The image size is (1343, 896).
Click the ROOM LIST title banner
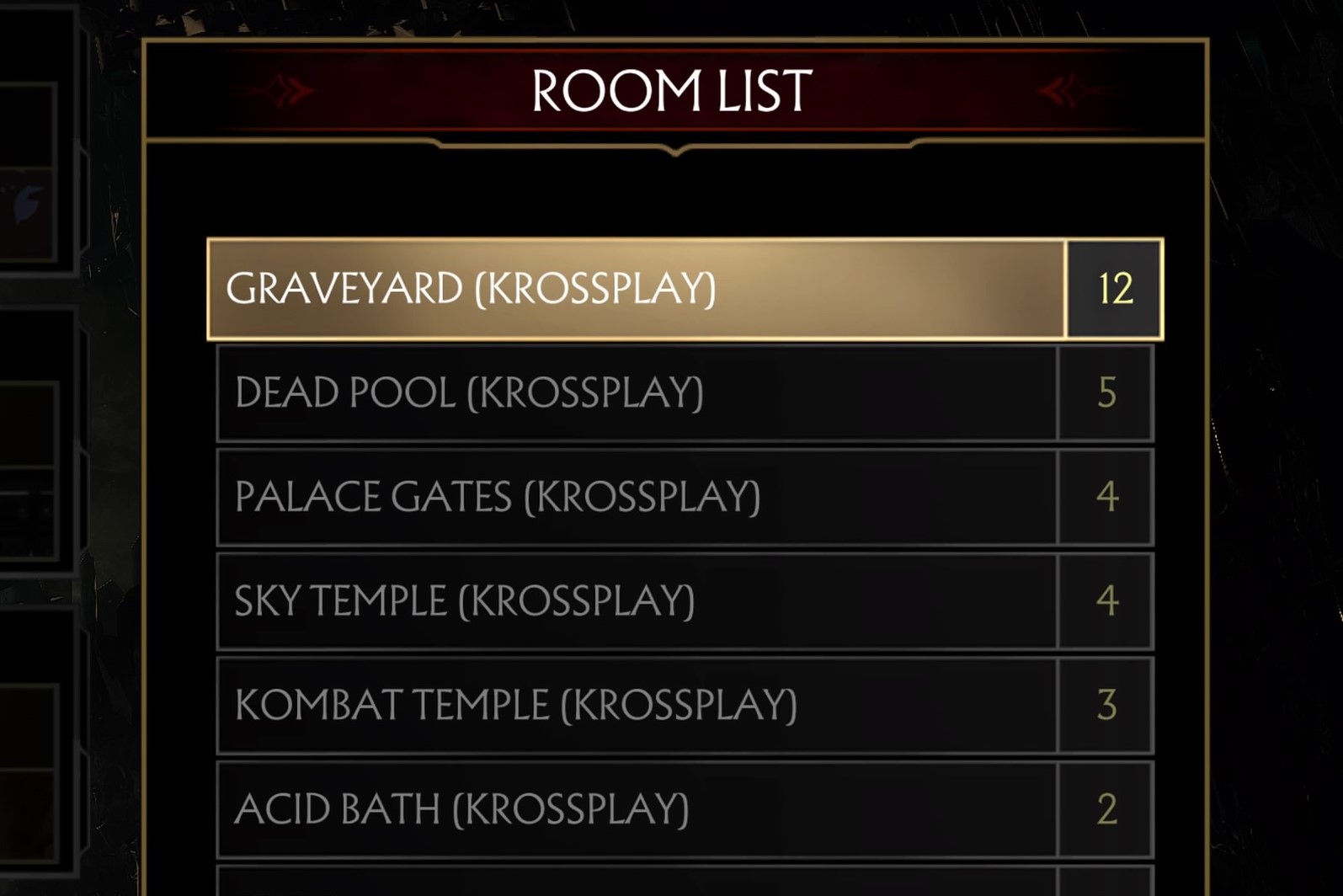671,90
